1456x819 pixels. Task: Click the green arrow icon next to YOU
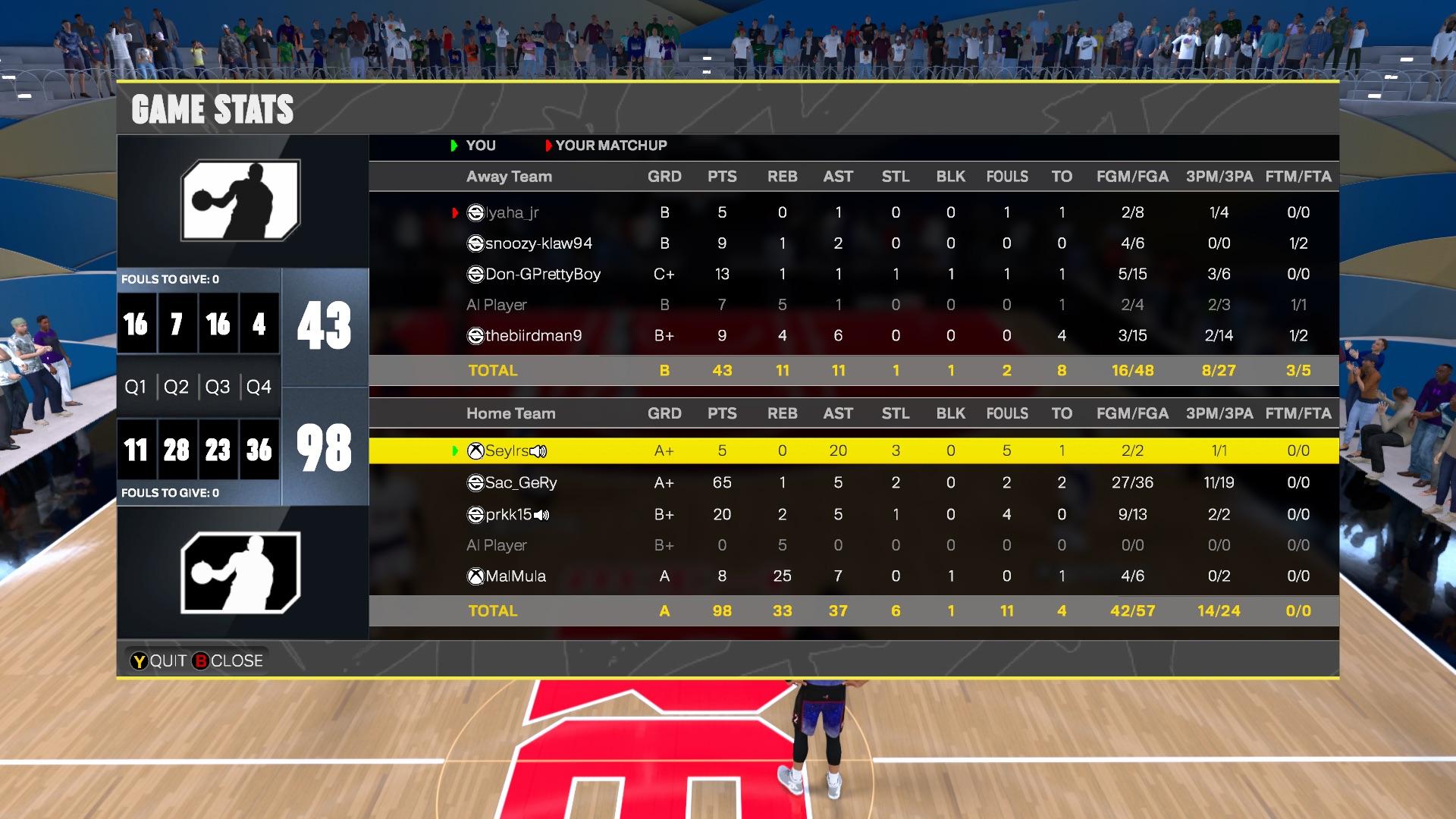click(453, 146)
